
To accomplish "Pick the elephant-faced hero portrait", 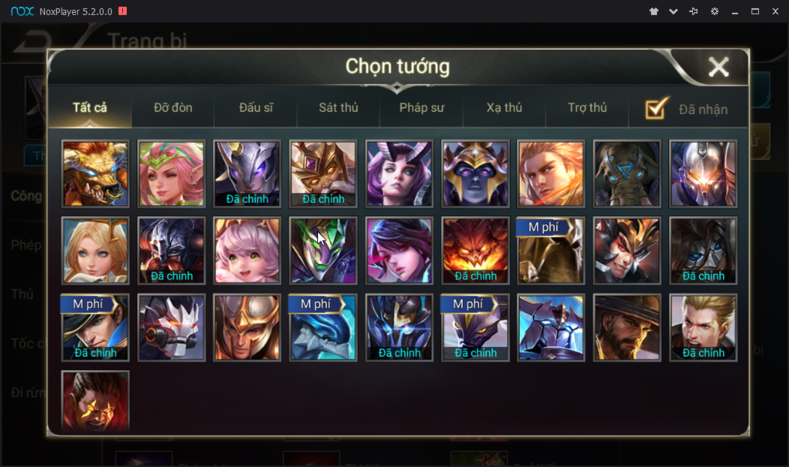I will [x=627, y=174].
